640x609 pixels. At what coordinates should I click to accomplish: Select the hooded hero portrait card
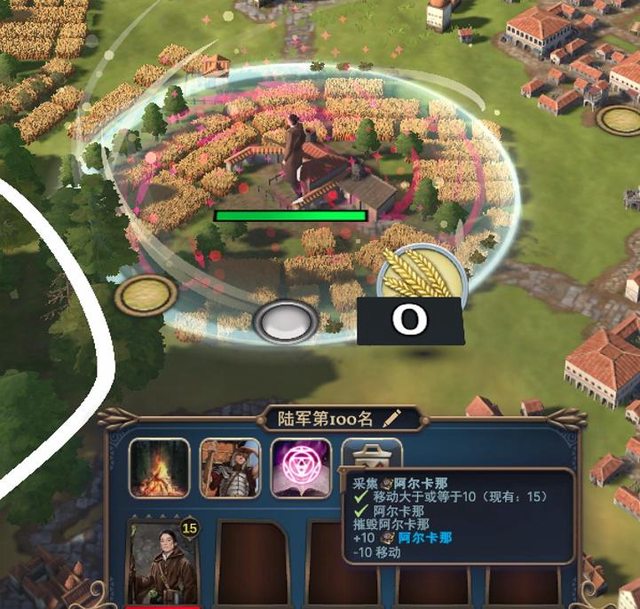pyautogui.click(x=161, y=564)
